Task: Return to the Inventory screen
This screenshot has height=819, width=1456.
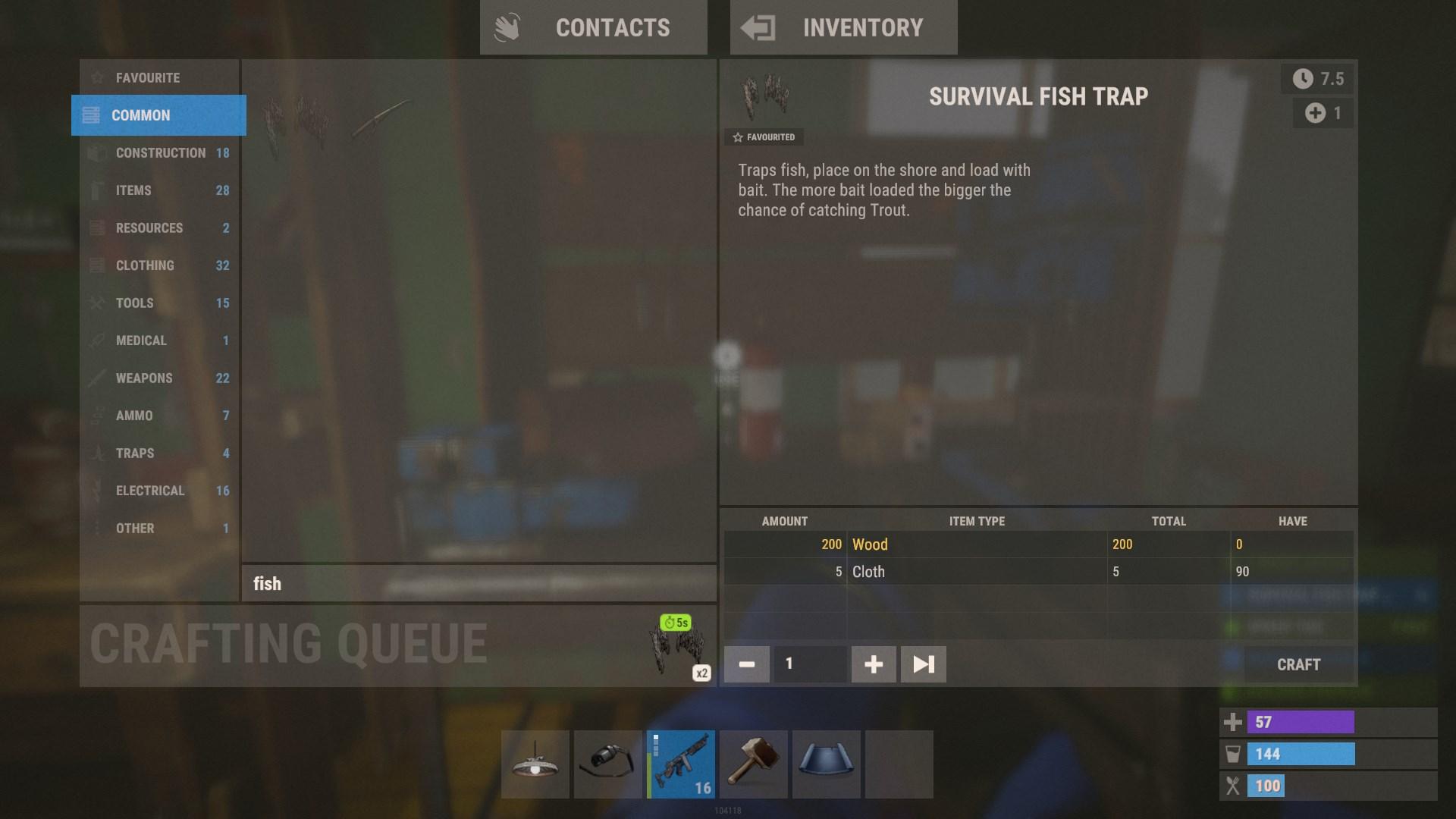Action: coord(843,28)
